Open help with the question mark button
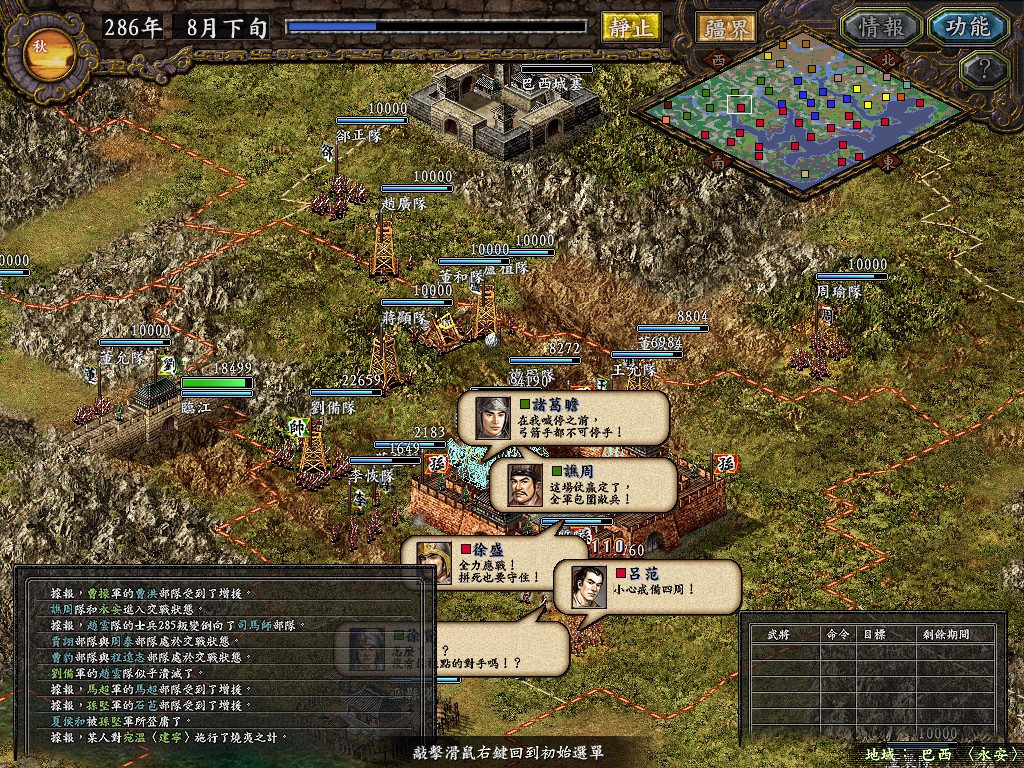Image resolution: width=1024 pixels, height=768 pixels. tap(983, 70)
